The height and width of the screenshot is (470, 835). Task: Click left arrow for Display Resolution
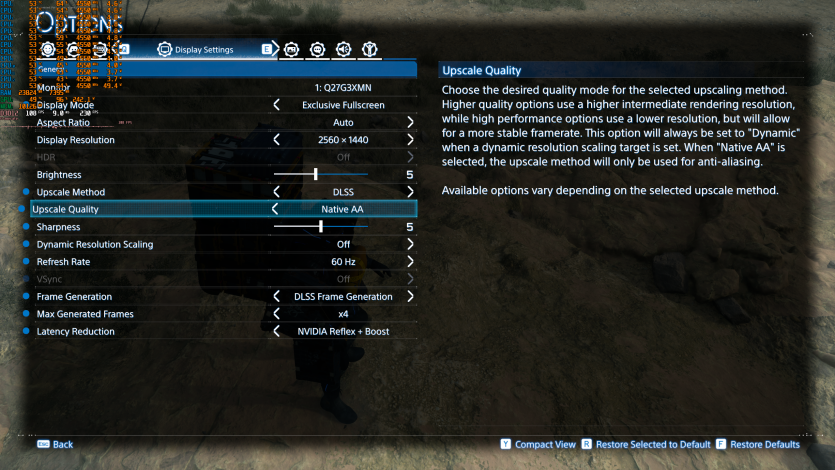coord(277,140)
